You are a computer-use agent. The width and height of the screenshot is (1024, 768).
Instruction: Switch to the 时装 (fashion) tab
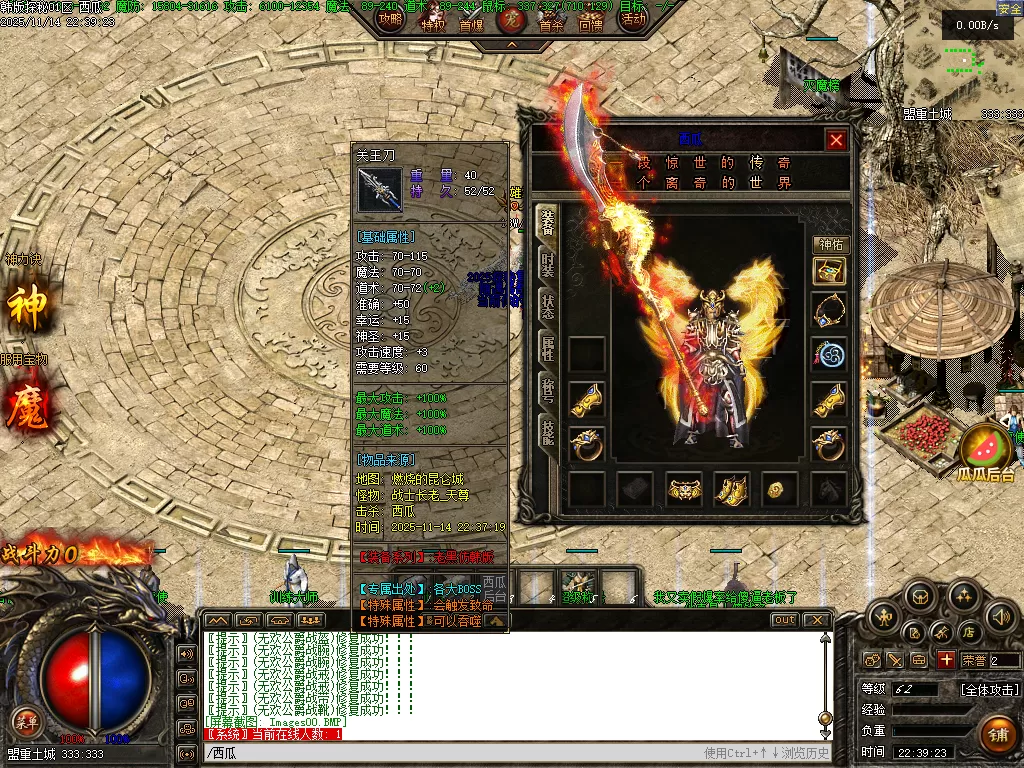(548, 264)
